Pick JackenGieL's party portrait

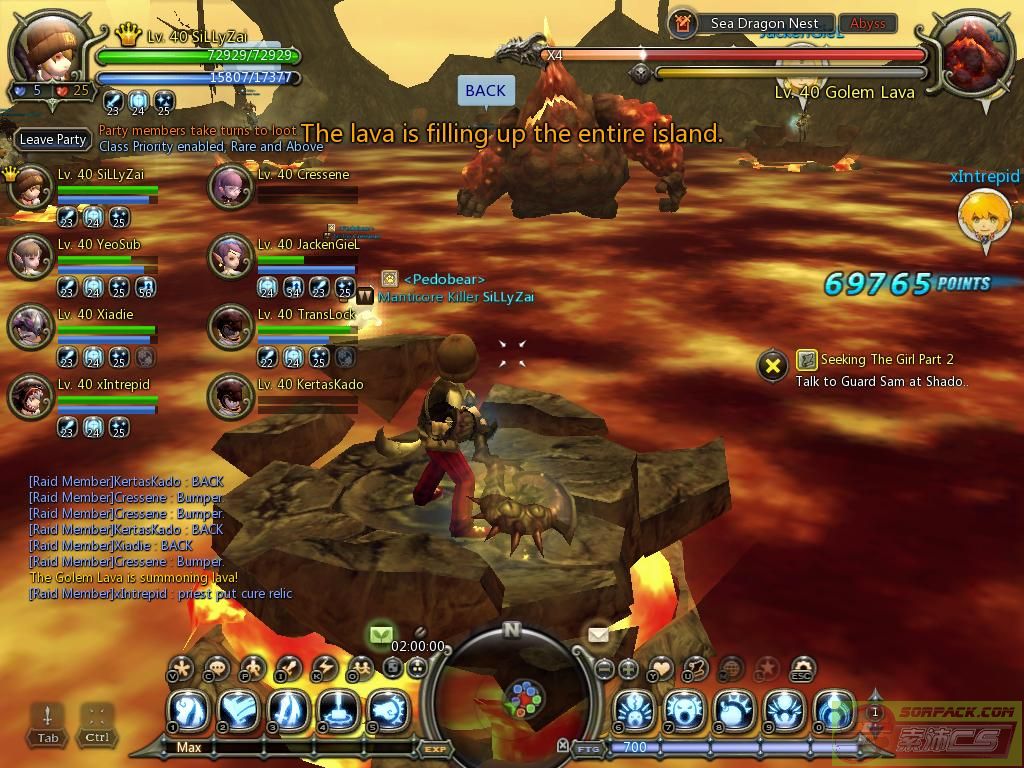click(x=231, y=257)
